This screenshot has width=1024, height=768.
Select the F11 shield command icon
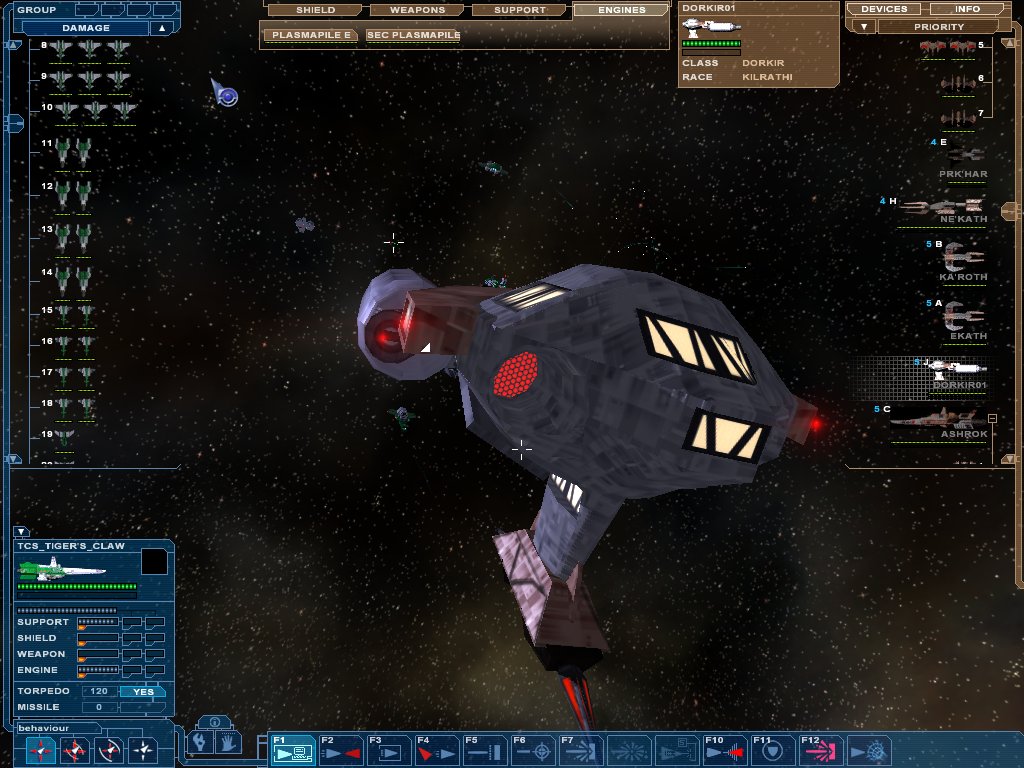(772, 750)
